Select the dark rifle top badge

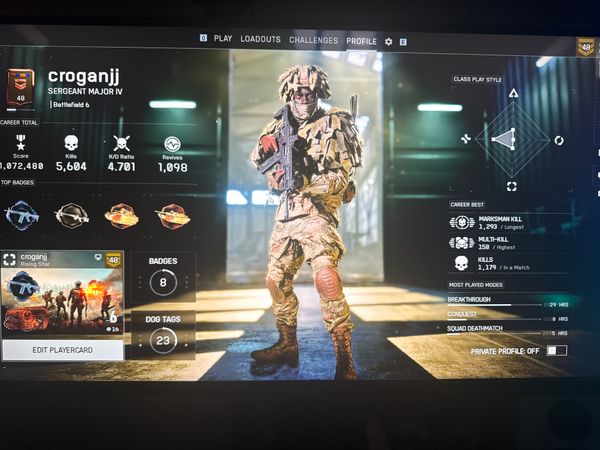click(x=71, y=214)
